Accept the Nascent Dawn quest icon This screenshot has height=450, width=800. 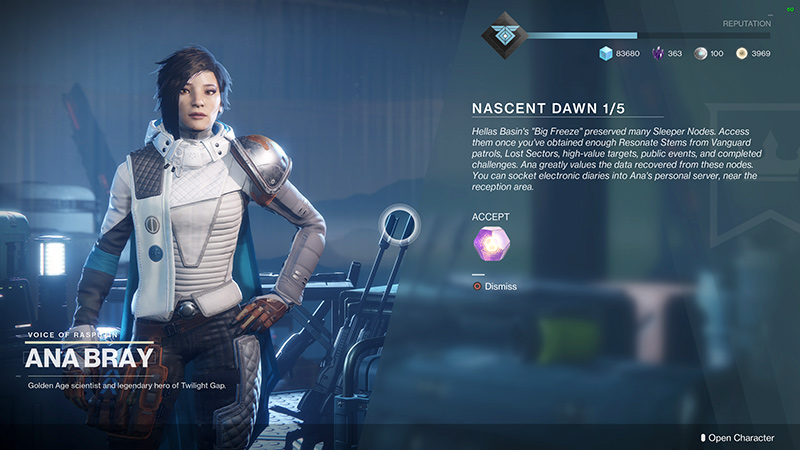(490, 245)
